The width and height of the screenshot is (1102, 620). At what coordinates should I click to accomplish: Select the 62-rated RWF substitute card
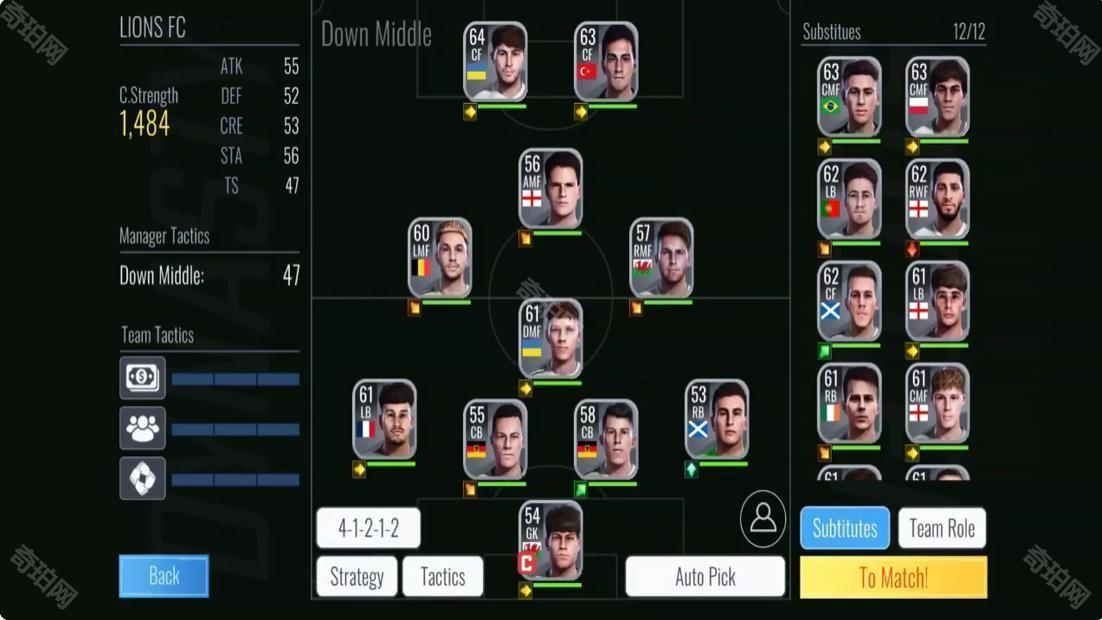click(937, 199)
